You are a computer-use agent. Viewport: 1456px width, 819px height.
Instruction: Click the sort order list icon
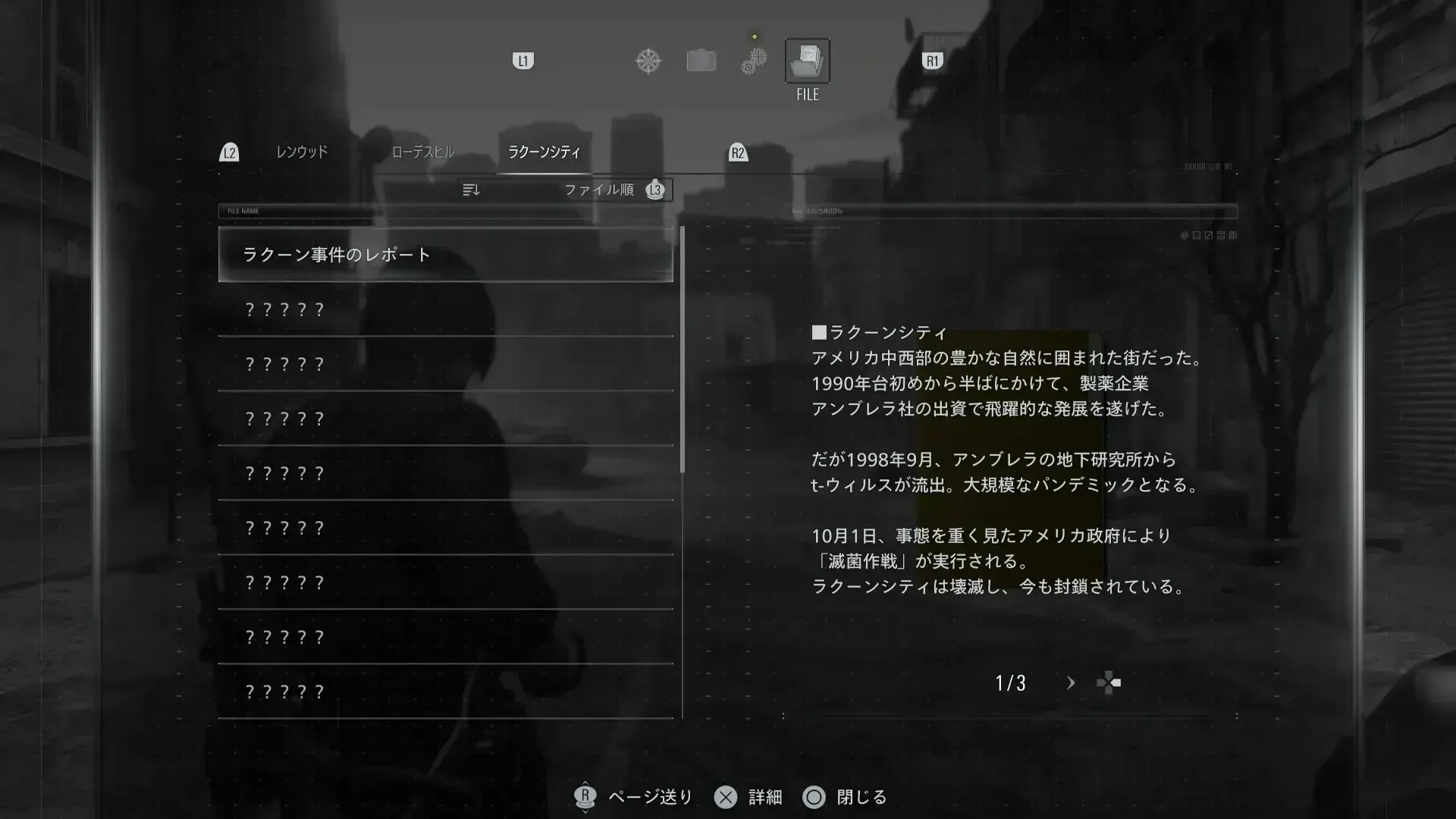point(471,190)
